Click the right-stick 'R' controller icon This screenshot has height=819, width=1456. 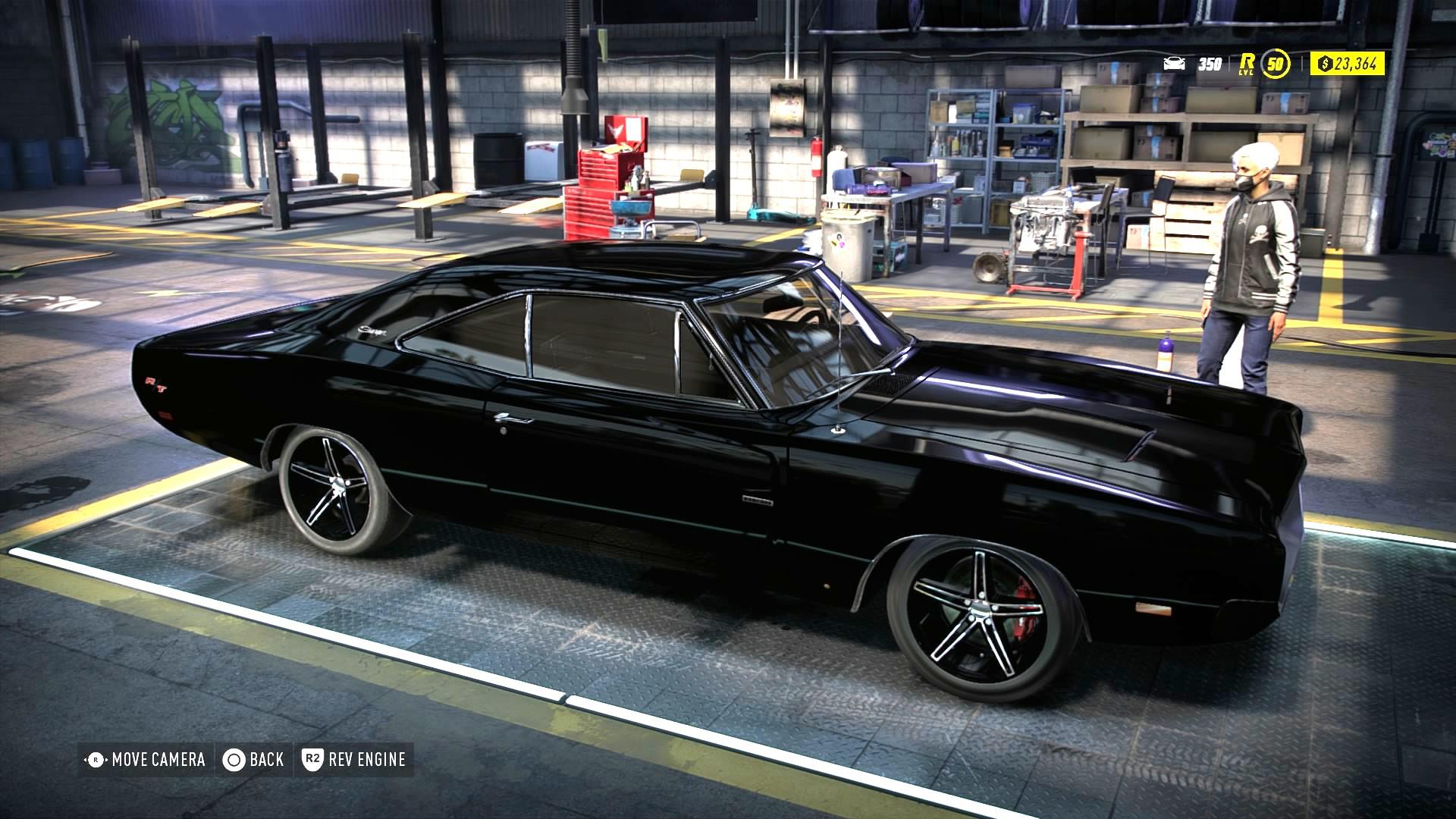click(x=96, y=758)
